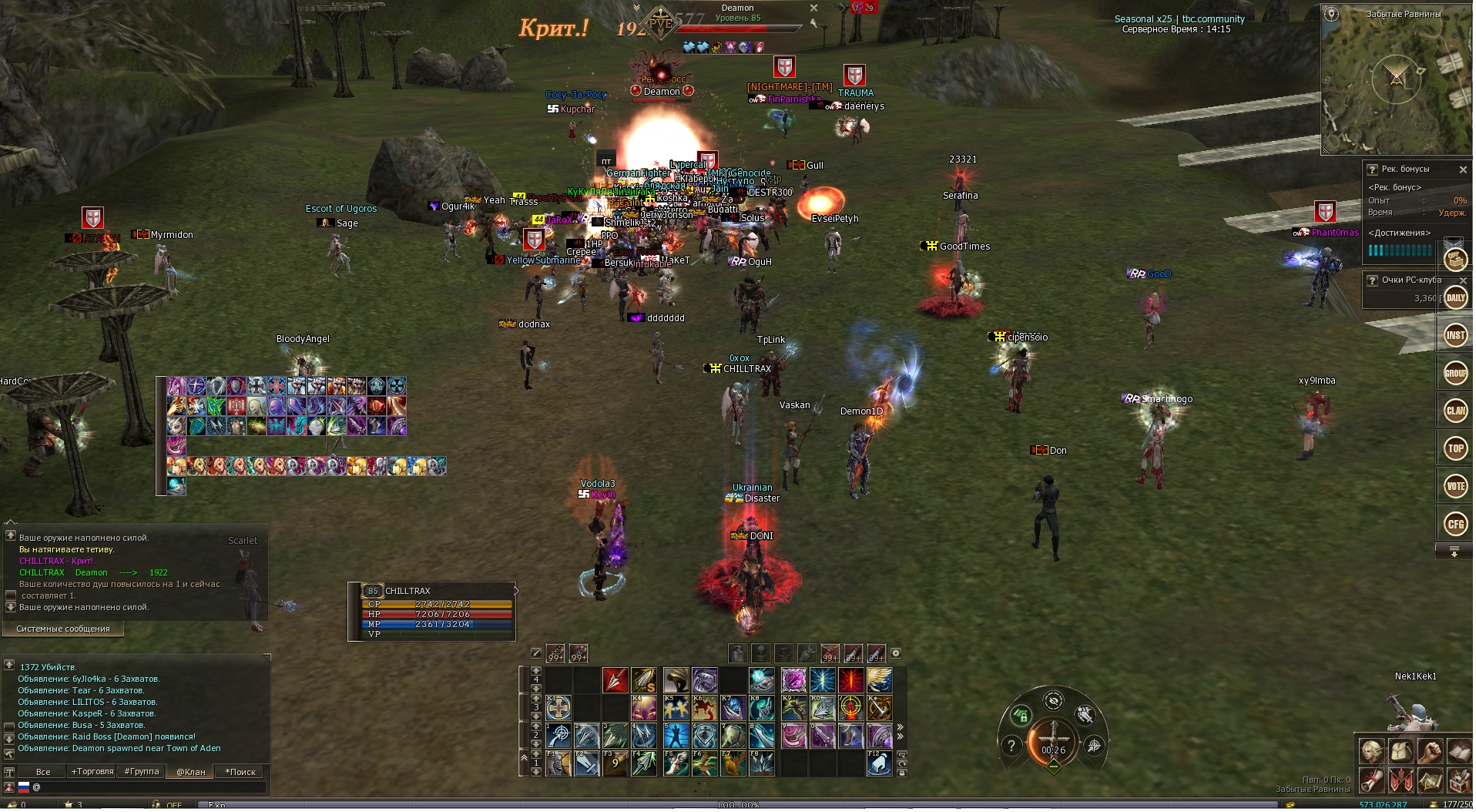Close the Рек. бонусы panel
1476x812 pixels.
[1462, 169]
